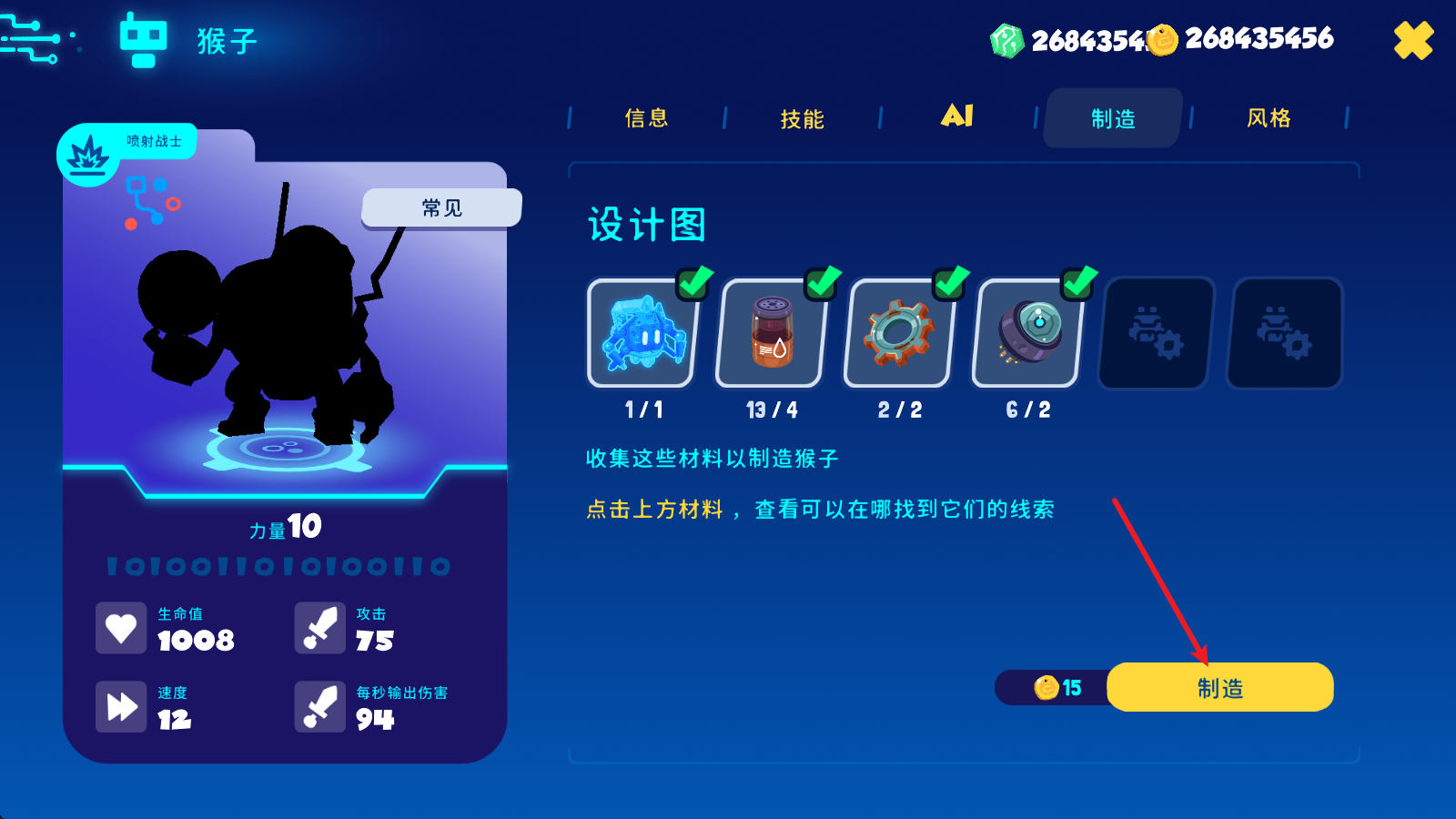Click the green checkmark on the 1/1 material

pyautogui.click(x=692, y=283)
